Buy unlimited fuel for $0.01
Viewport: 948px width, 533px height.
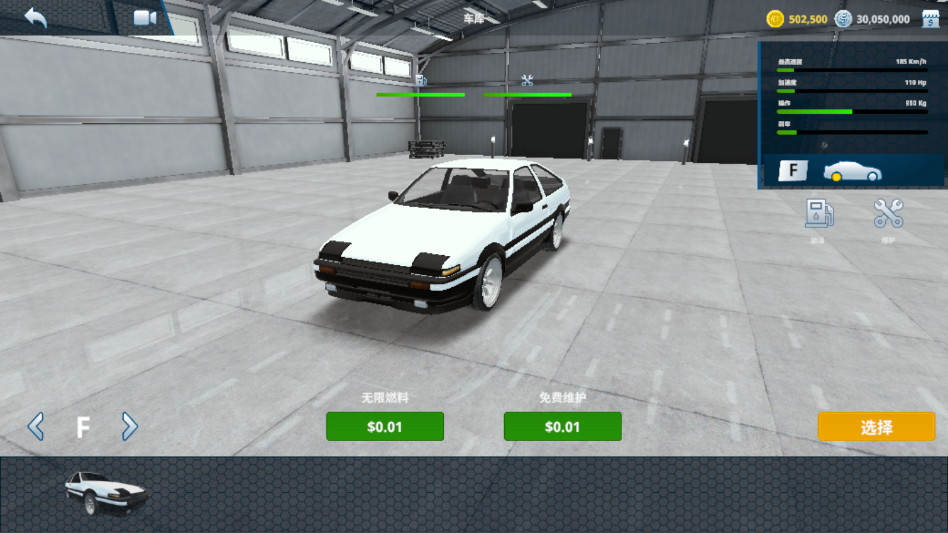[385, 427]
